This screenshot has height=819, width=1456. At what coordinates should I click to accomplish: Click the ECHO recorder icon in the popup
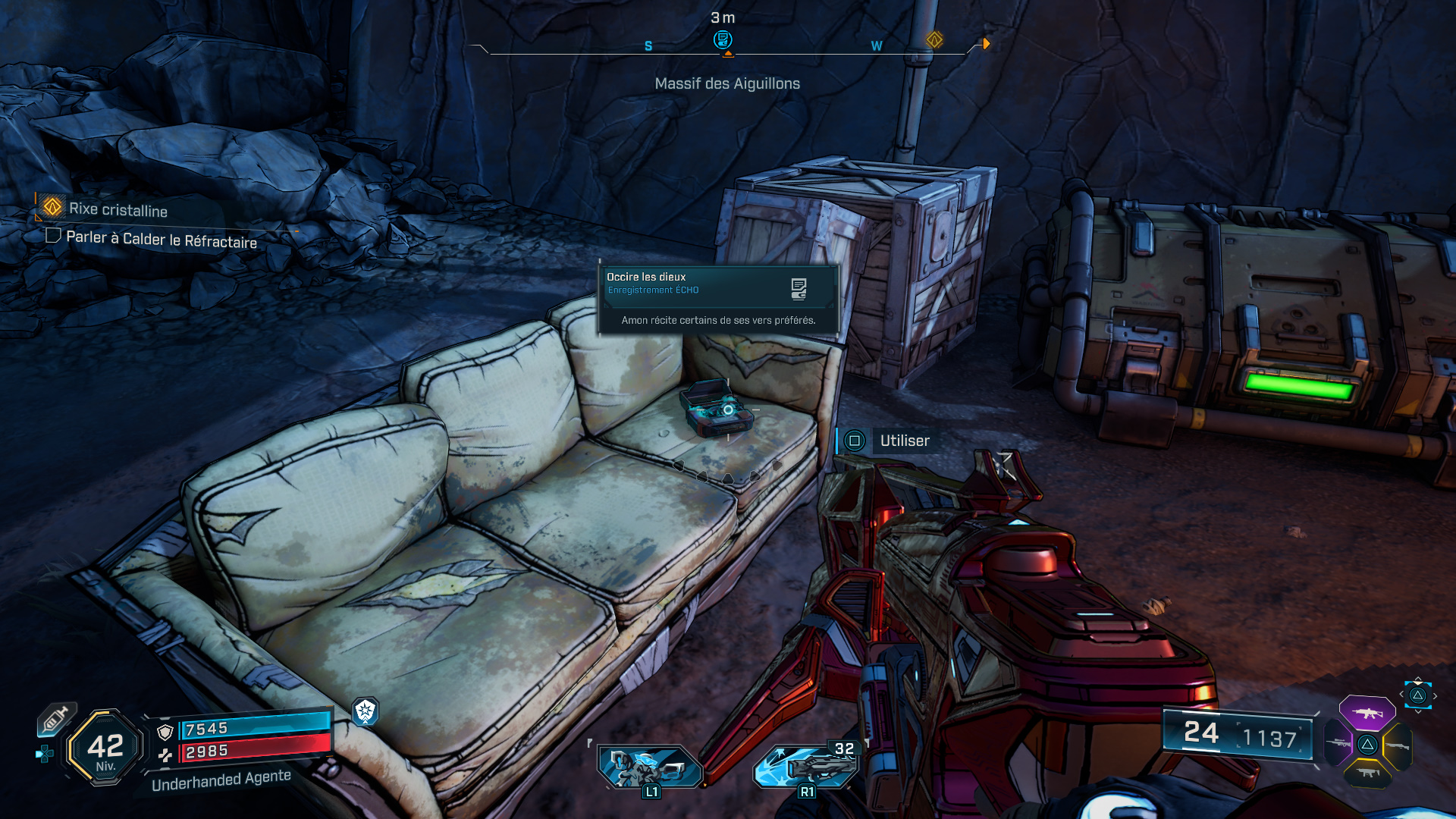tap(797, 287)
